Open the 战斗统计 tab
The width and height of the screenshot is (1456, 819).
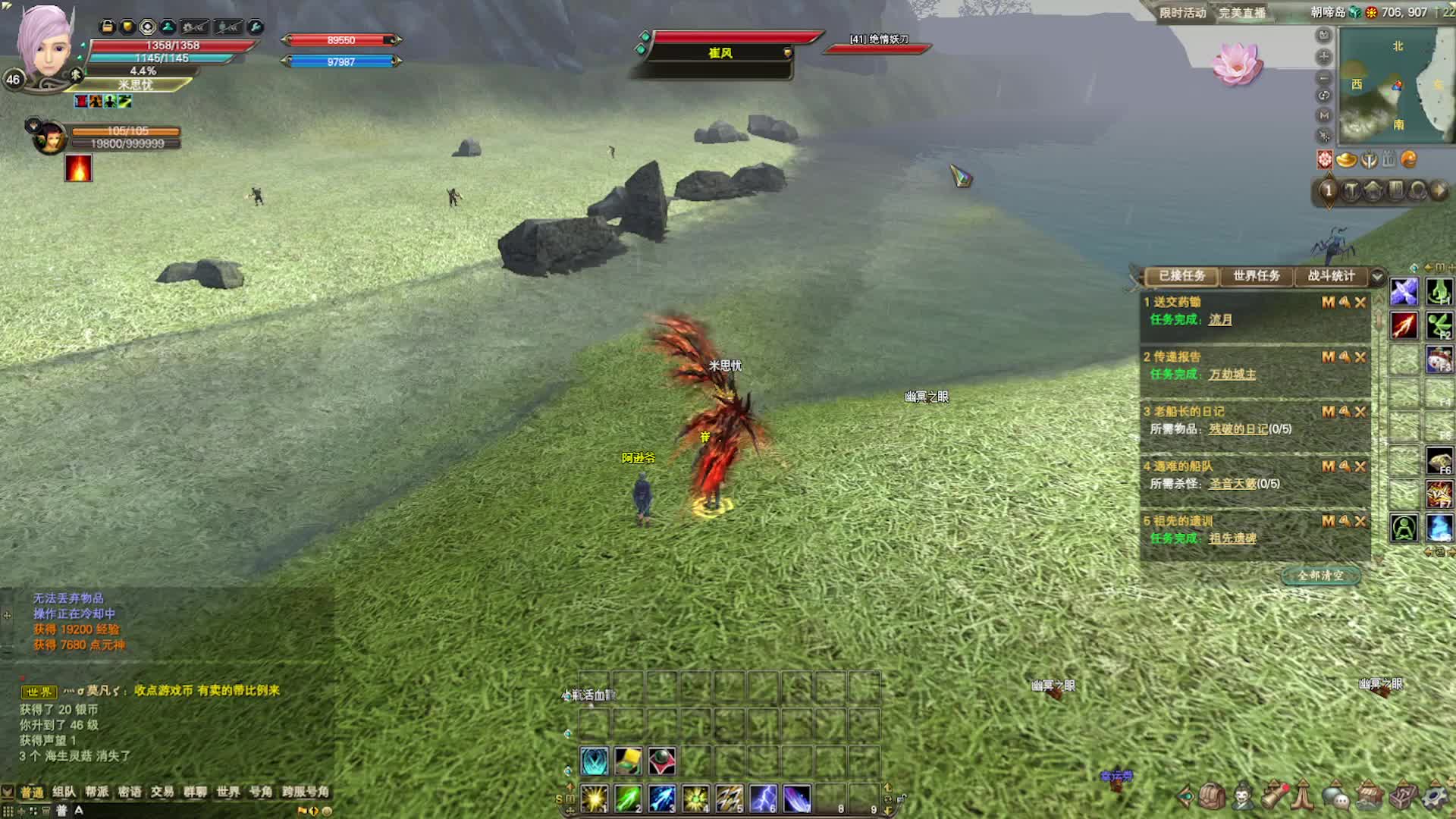[x=1330, y=276]
